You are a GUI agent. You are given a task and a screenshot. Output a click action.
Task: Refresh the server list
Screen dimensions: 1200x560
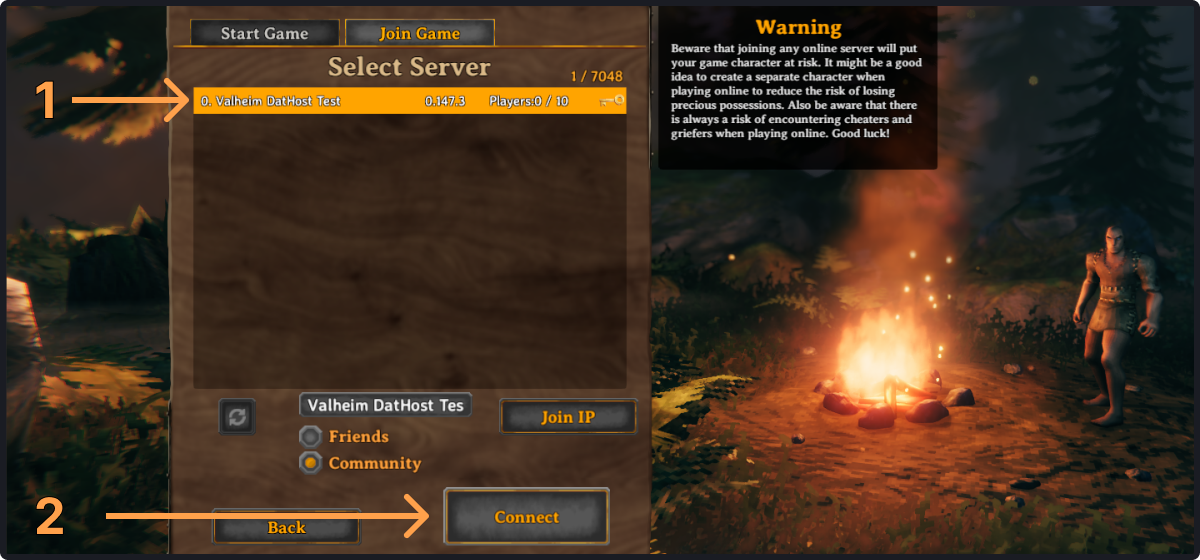tap(237, 416)
